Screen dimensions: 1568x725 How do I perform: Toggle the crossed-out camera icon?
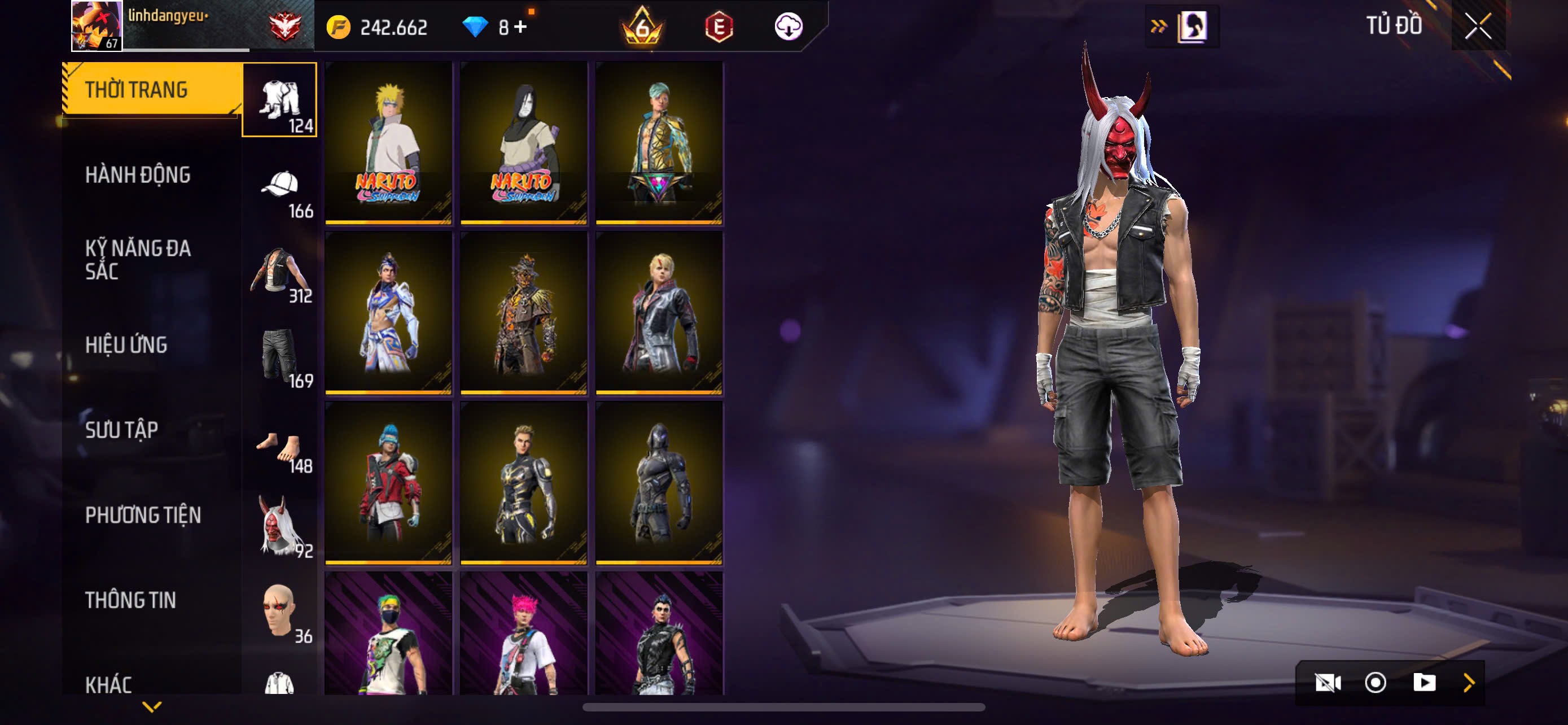coord(1328,683)
